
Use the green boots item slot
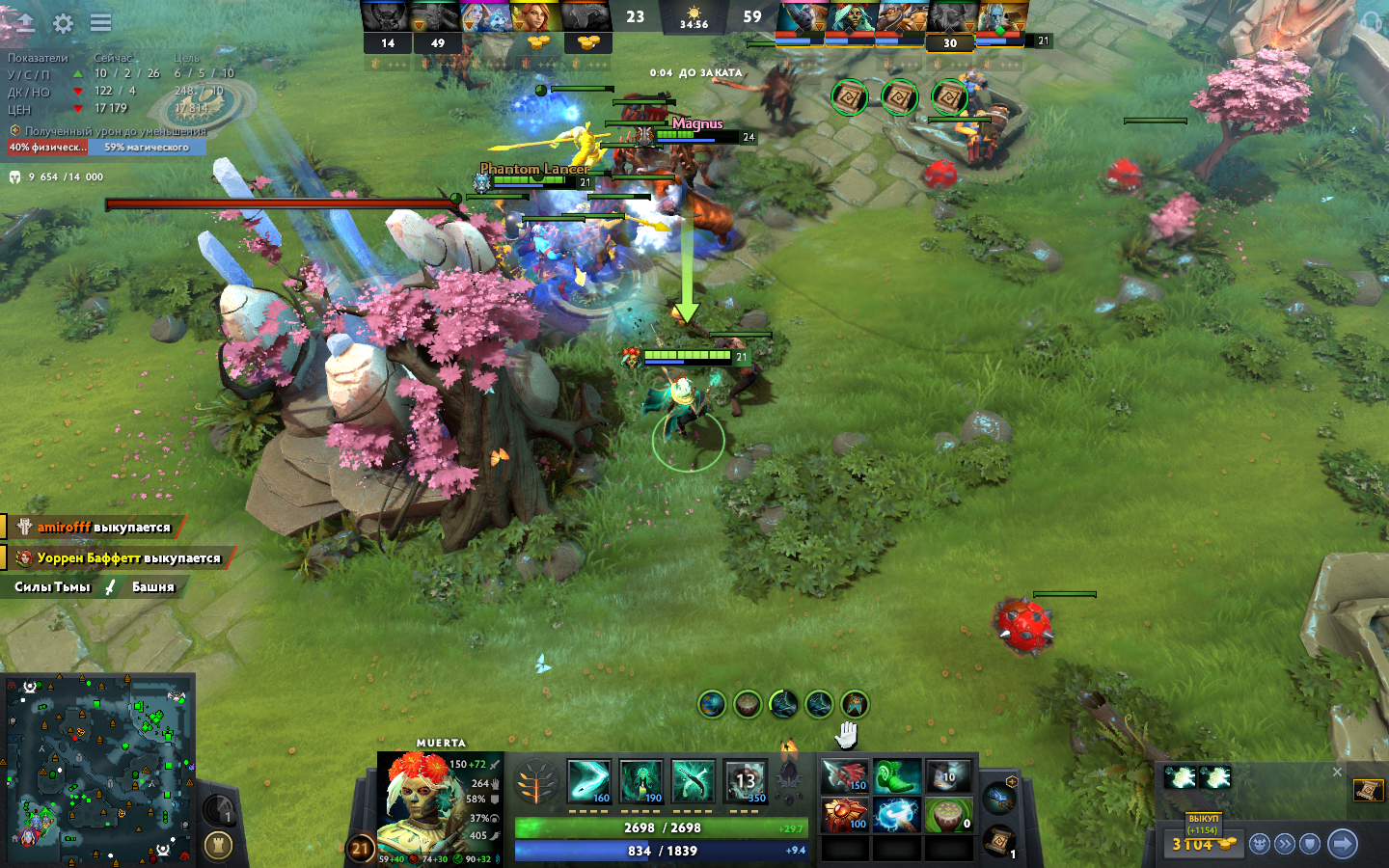[x=896, y=775]
